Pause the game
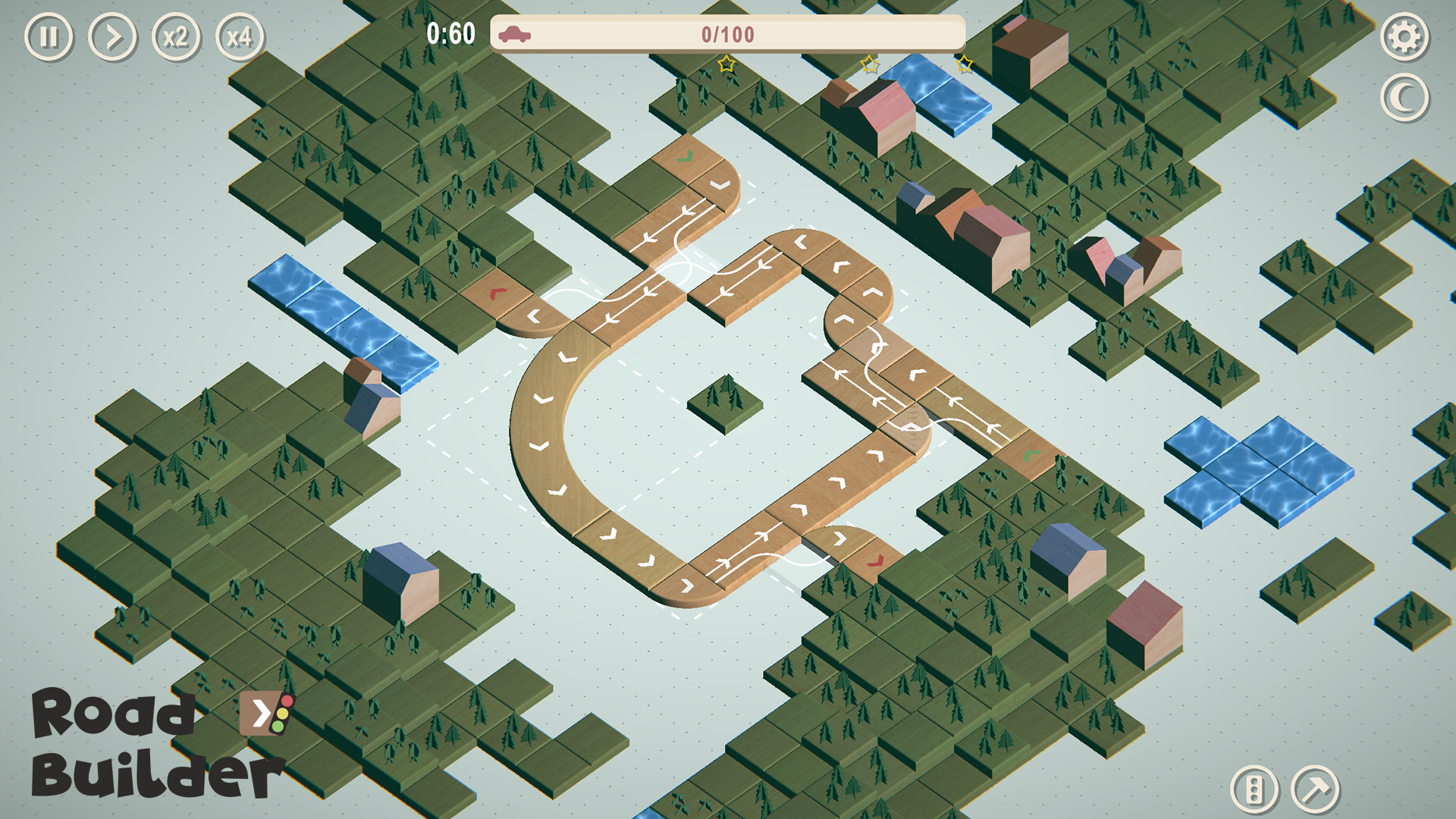Screen dimensions: 1456x819 tap(49, 35)
